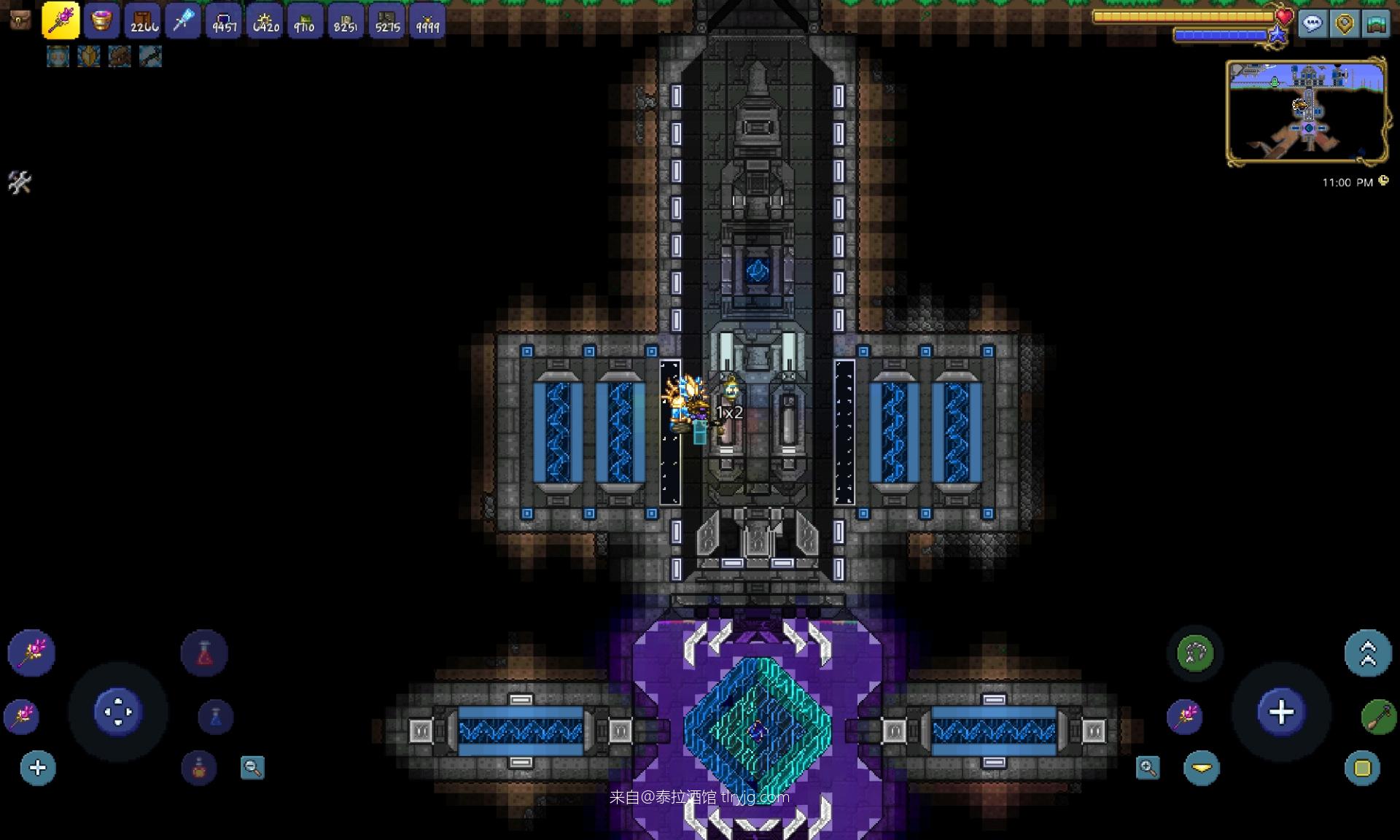This screenshot has height=840, width=1400.
Task: Use the red healing potion quick button
Action: point(204,653)
